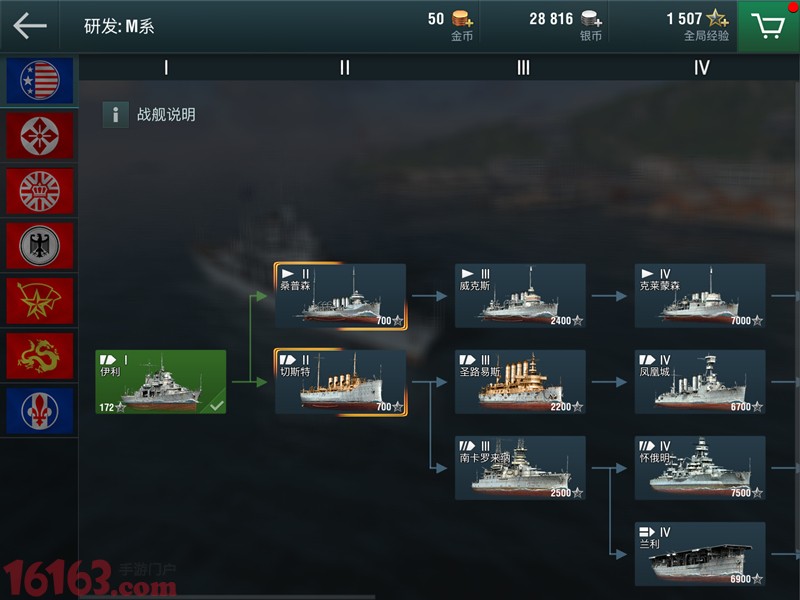
Task: Open the 战舰说明 ship info button
Action: coord(150,114)
